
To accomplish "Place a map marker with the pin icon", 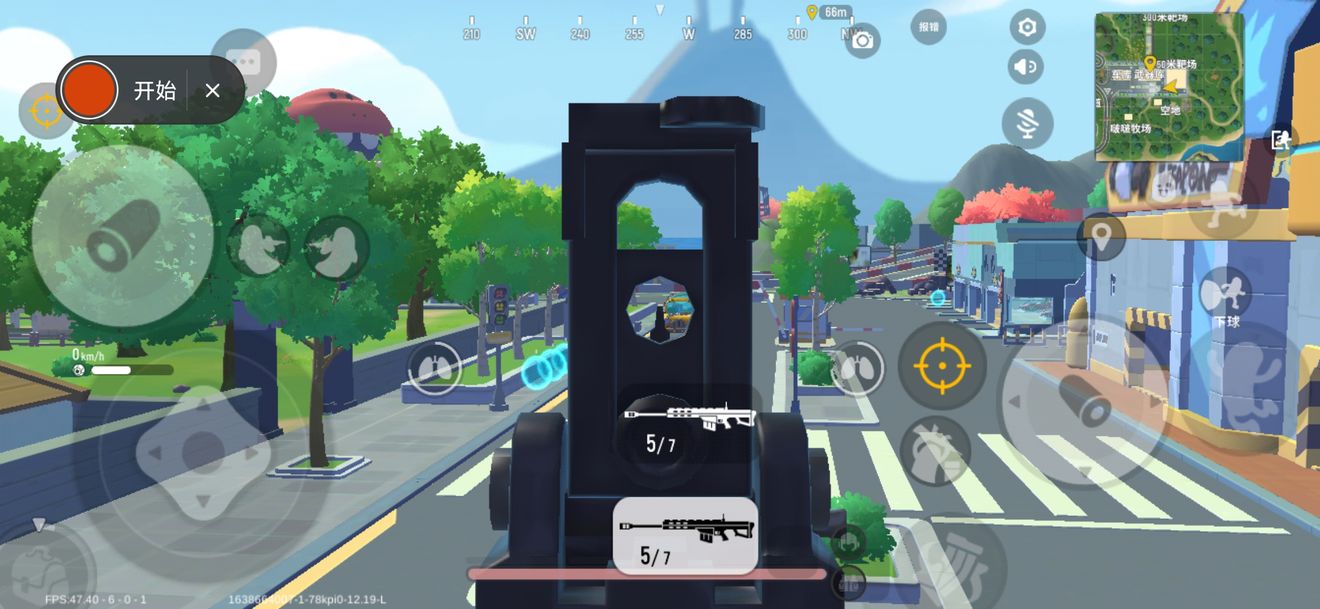I will click(x=1101, y=238).
